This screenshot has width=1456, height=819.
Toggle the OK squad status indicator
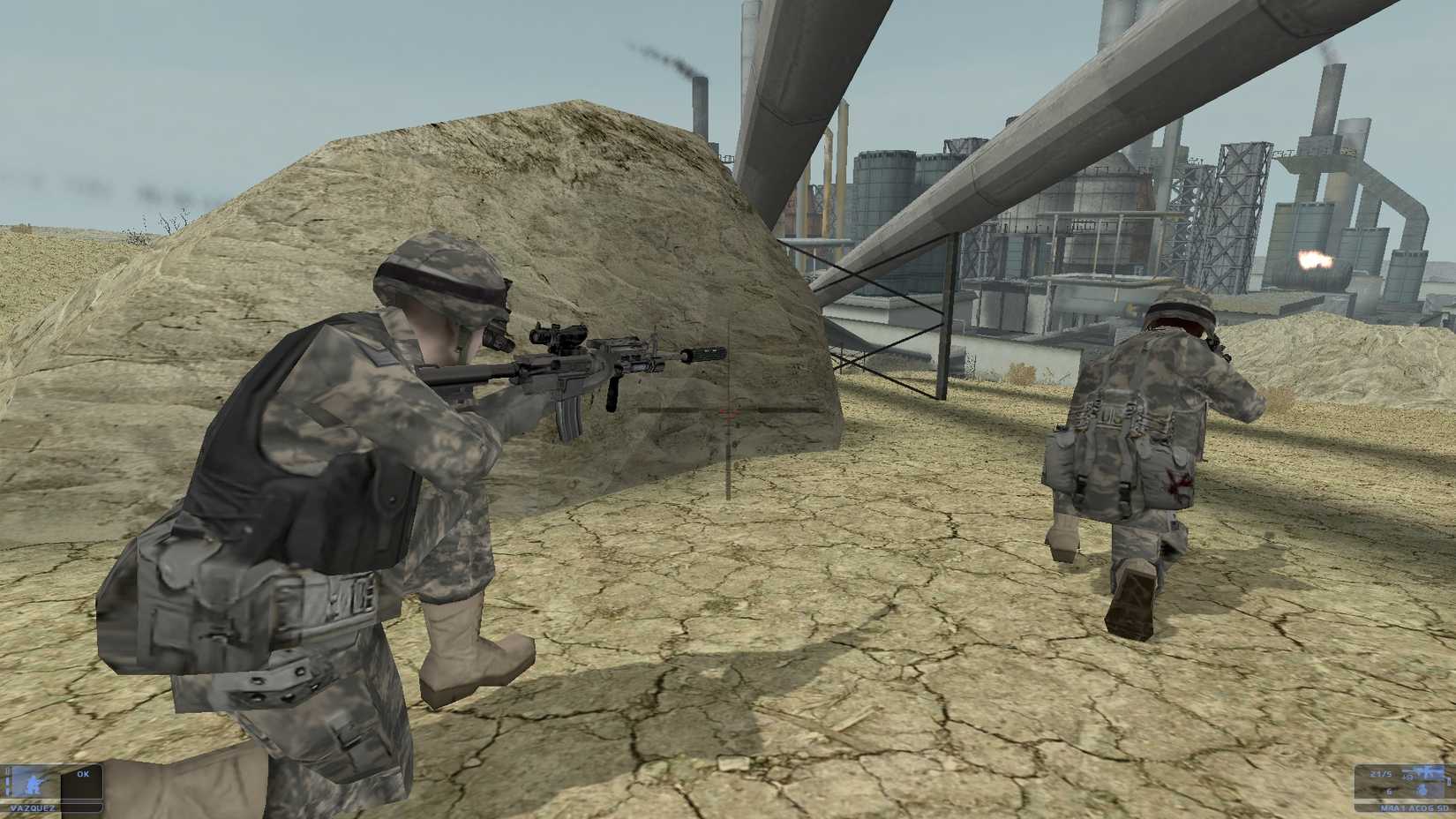[x=82, y=774]
